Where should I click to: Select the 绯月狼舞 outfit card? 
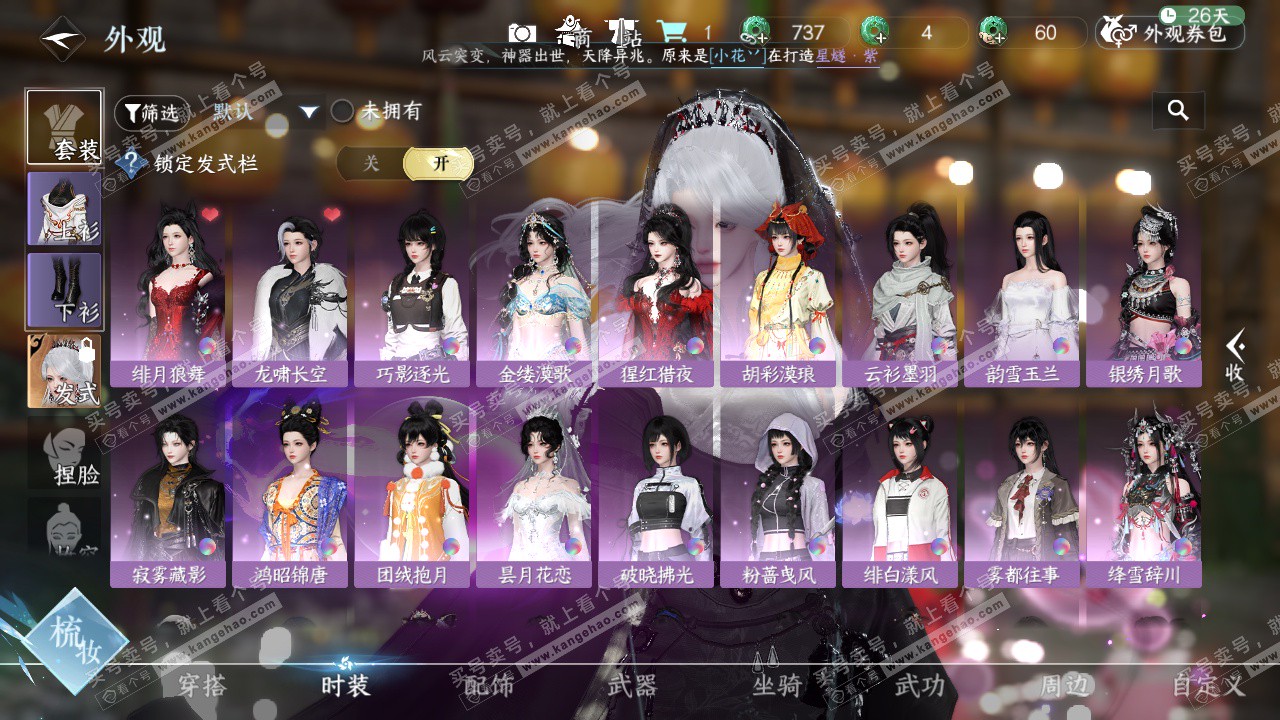(x=168, y=295)
